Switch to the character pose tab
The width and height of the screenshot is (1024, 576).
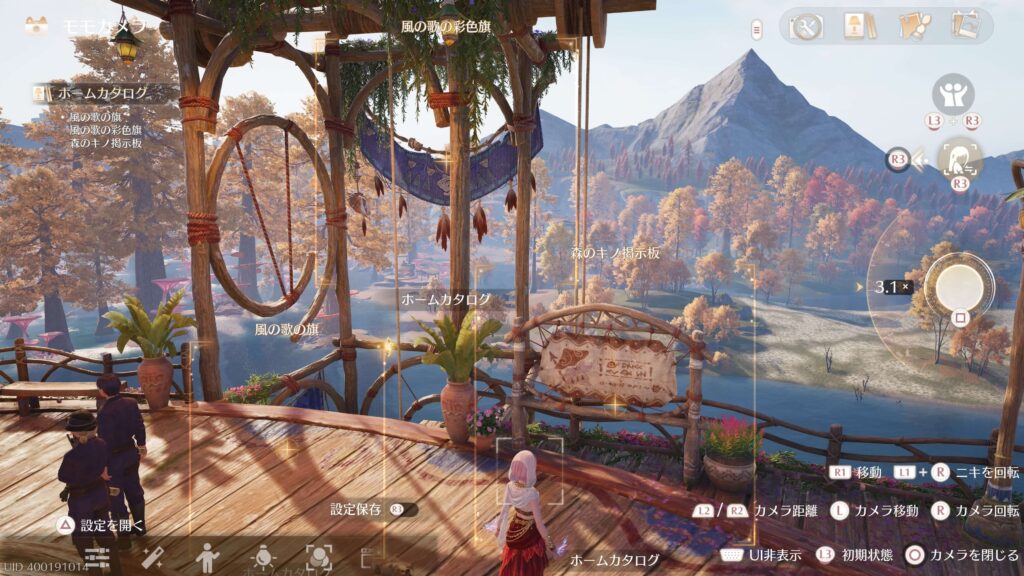coord(208,557)
